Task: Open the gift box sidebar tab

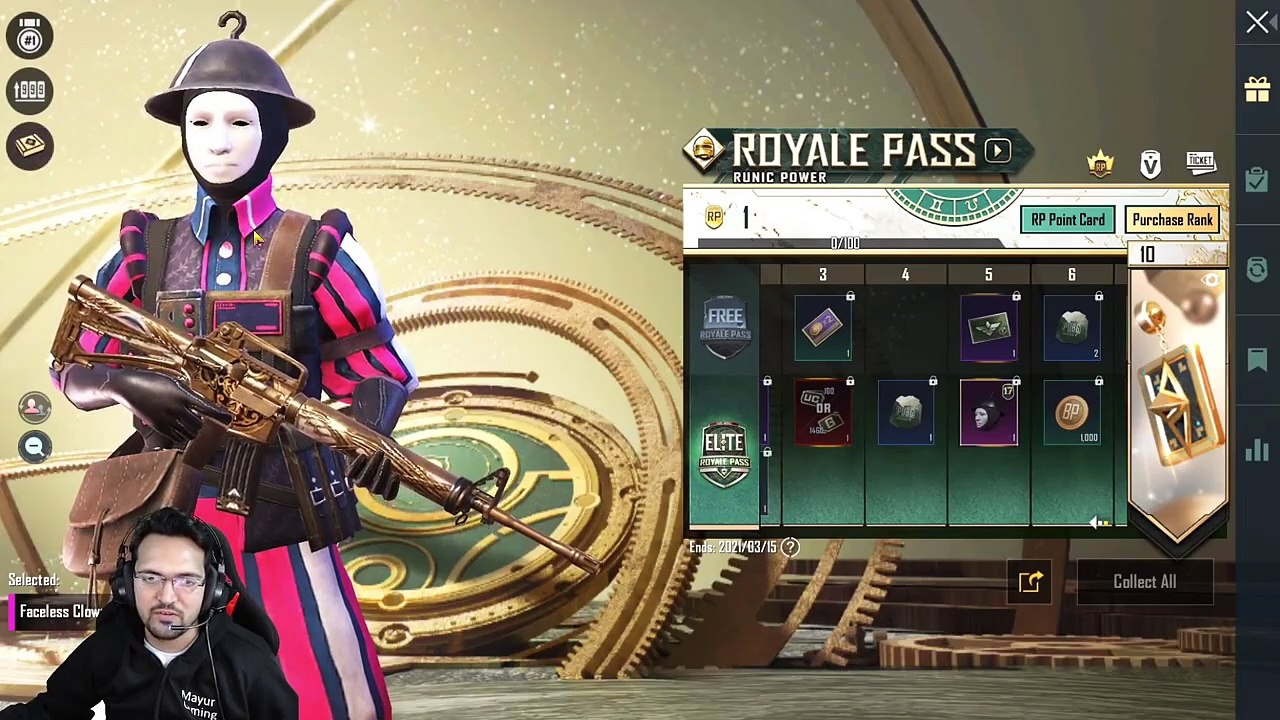Action: (1257, 90)
